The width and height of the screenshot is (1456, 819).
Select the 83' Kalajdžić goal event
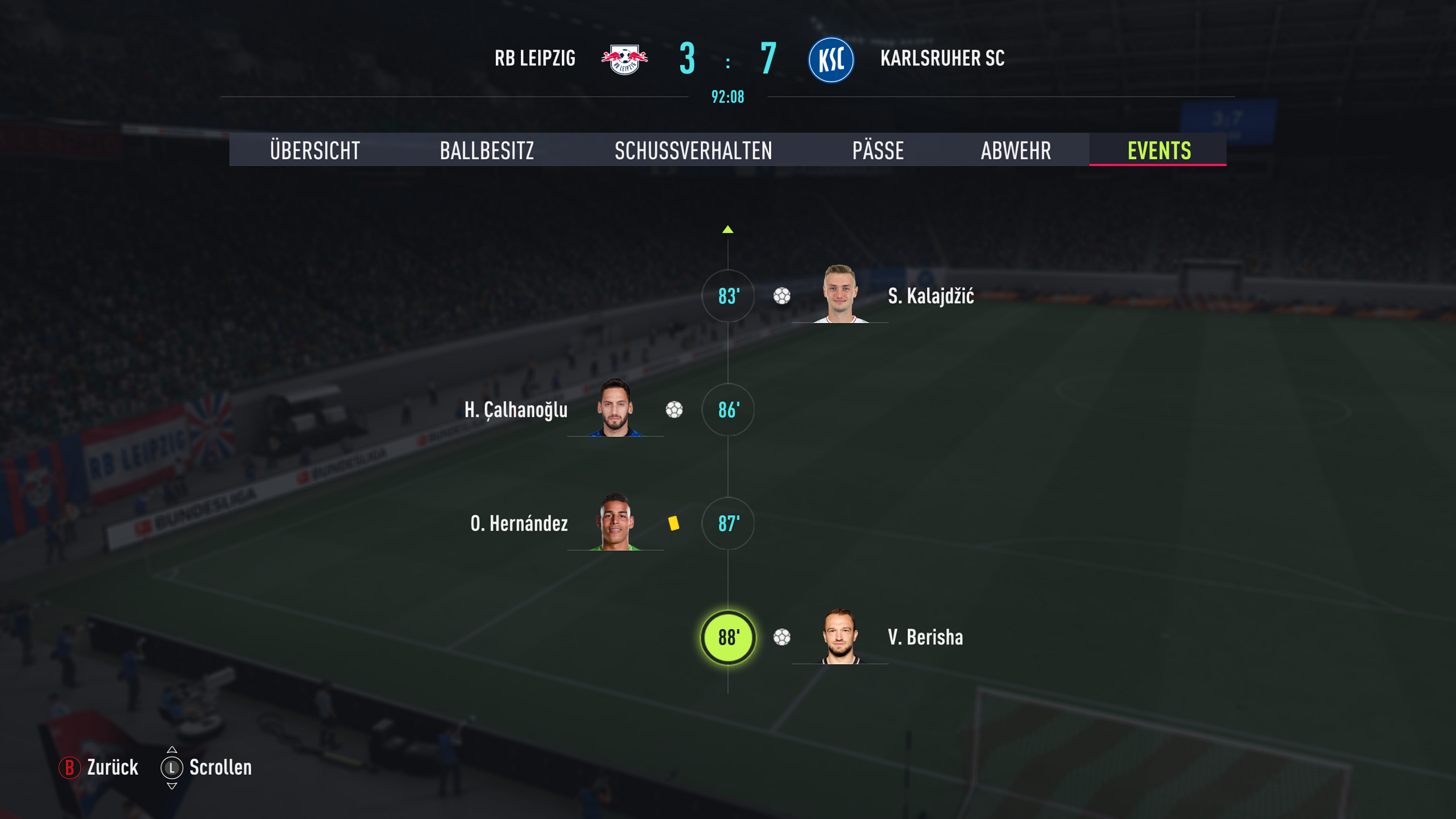(x=728, y=296)
